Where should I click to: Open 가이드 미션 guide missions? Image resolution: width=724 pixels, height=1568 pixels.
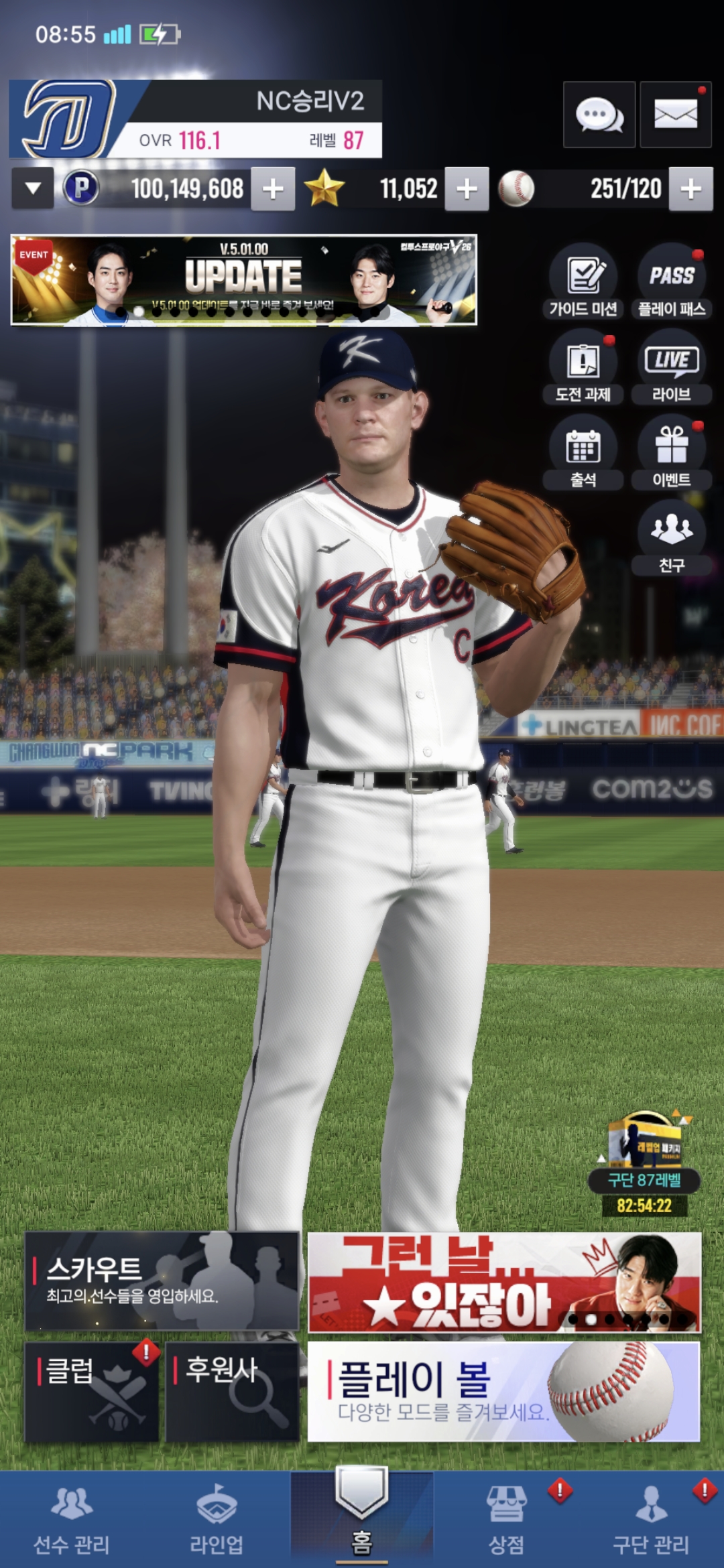click(x=583, y=281)
